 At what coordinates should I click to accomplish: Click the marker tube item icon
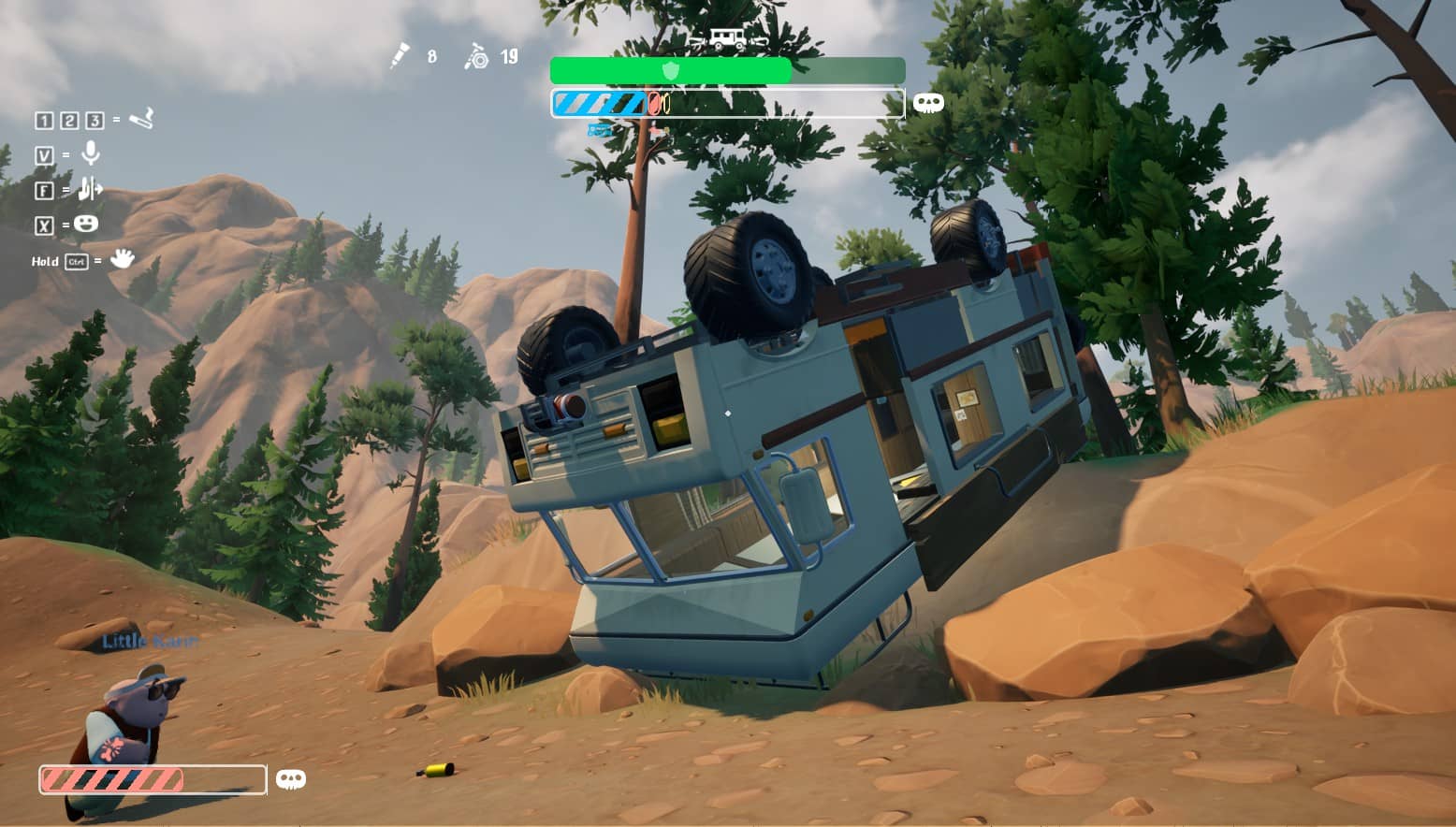pos(401,57)
